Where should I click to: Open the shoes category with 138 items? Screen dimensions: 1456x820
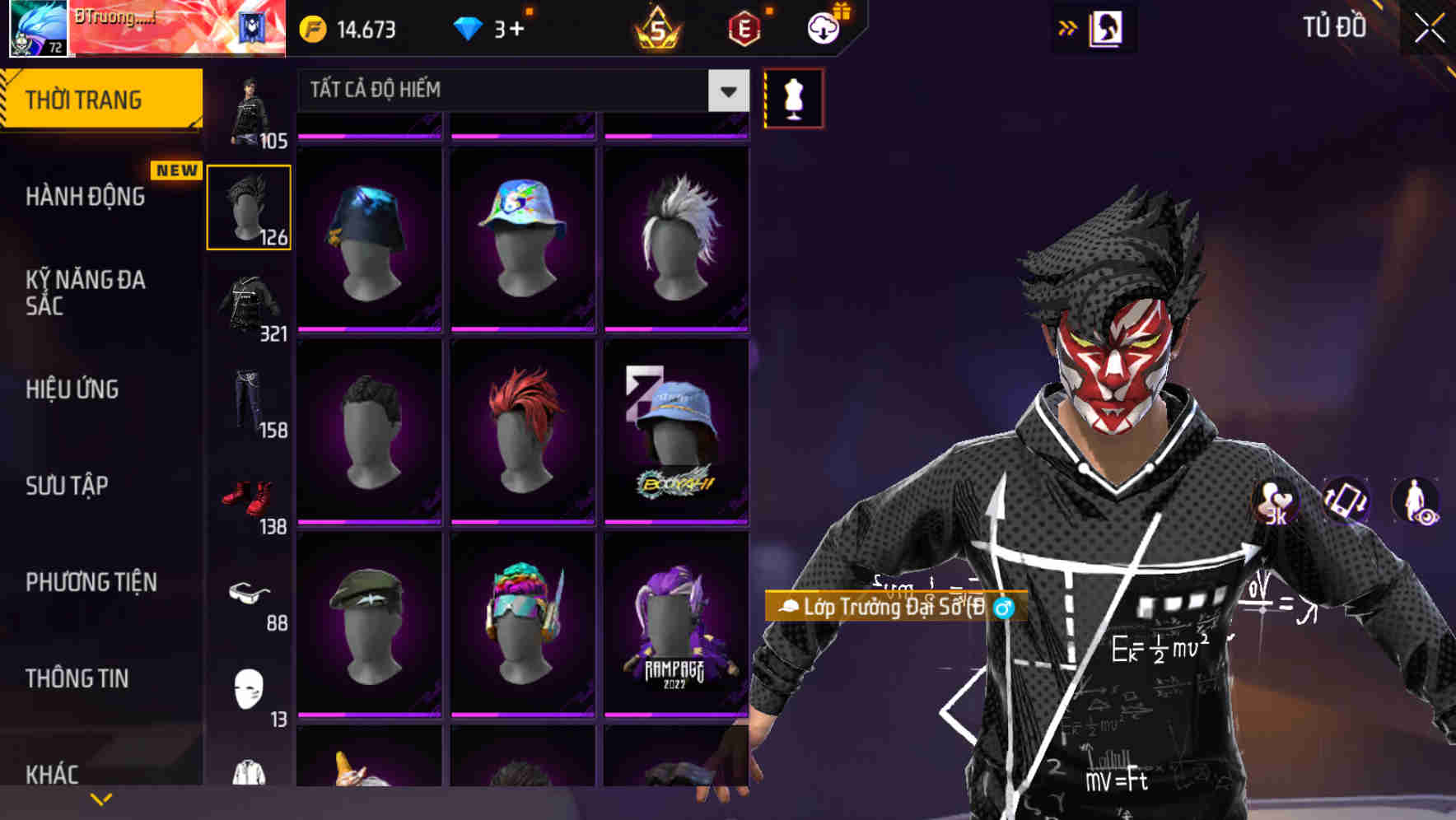[x=249, y=494]
